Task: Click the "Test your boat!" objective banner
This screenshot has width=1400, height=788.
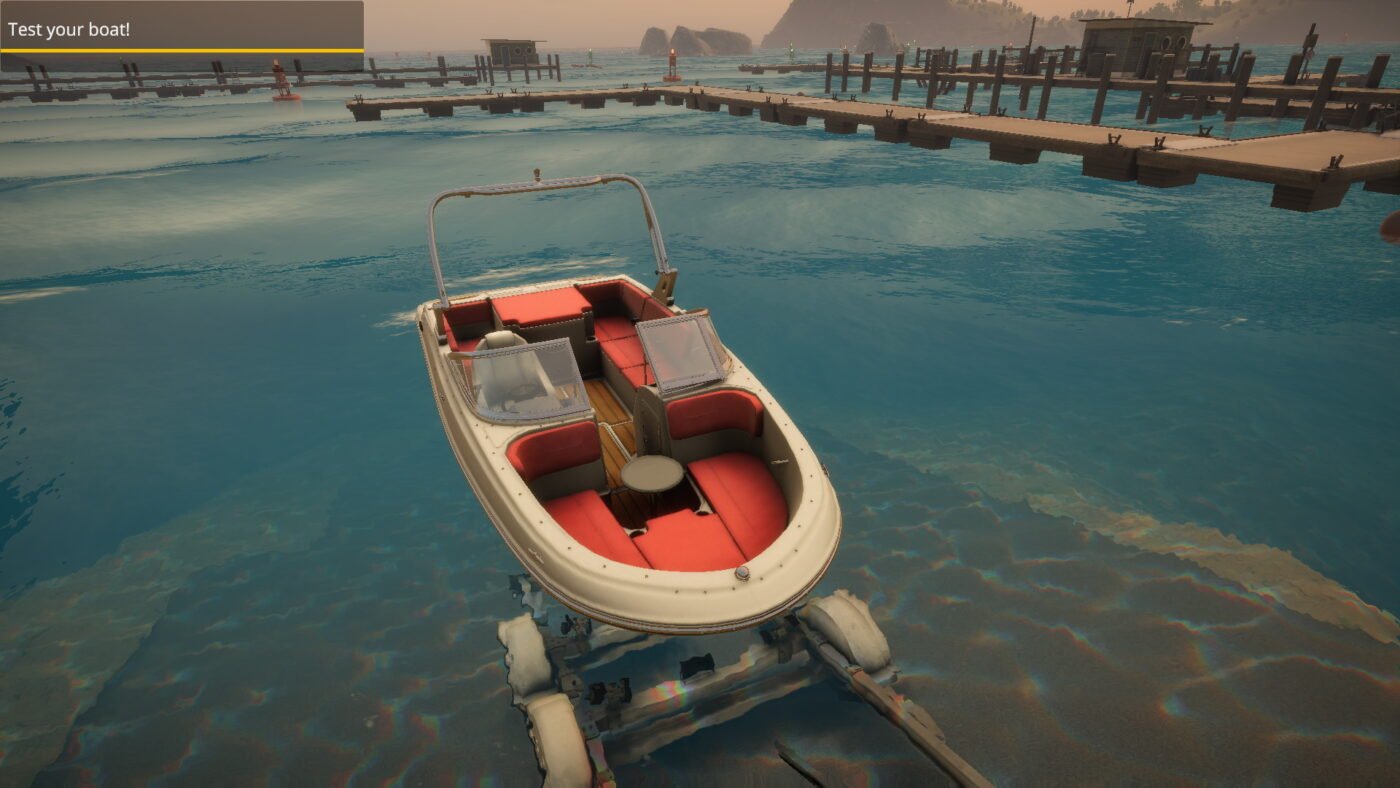Action: tap(181, 29)
